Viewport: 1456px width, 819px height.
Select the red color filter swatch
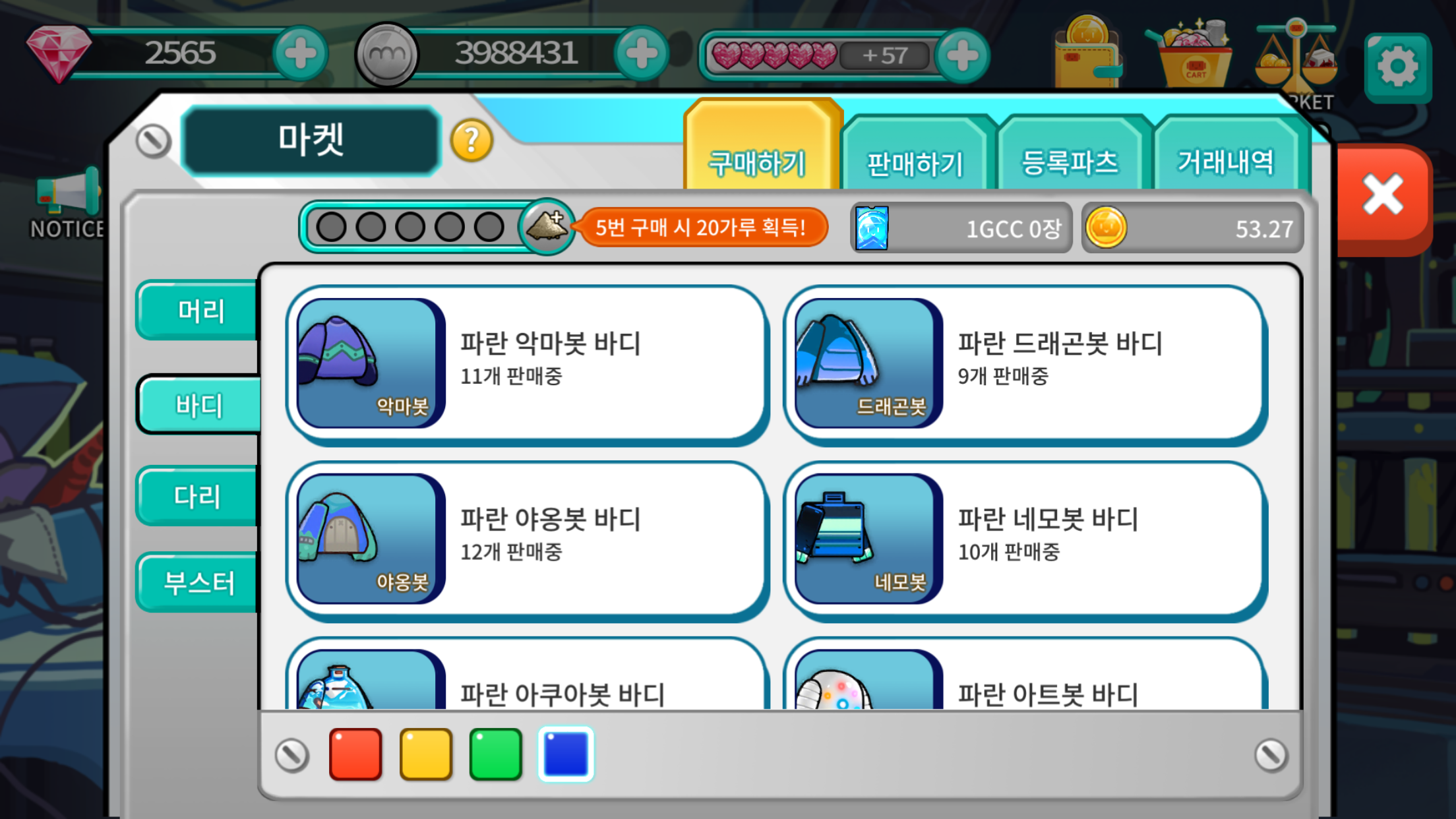coord(355,754)
